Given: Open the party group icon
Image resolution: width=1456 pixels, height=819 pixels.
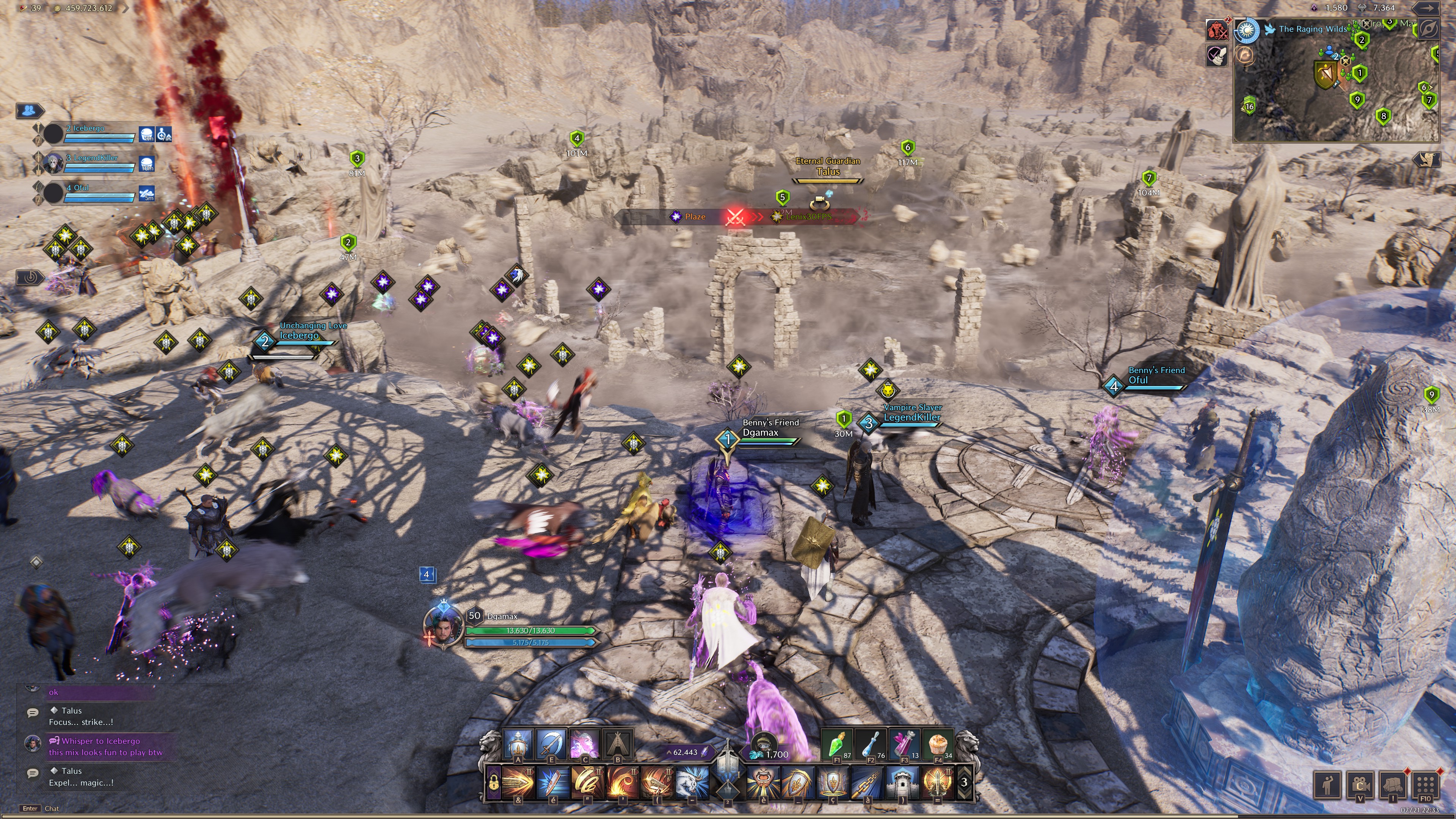Looking at the screenshot, I should 30,110.
